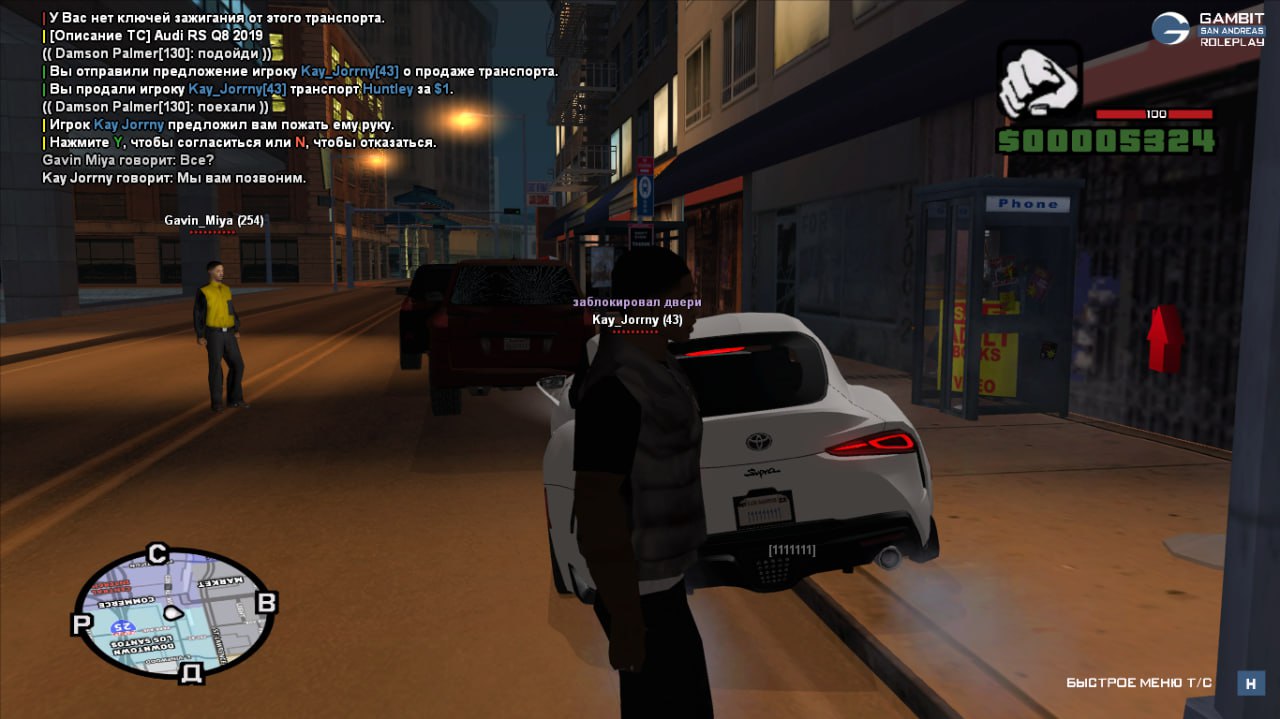Click the Gambit San Andreas Roleplay logo
1280x719 pixels.
point(1208,29)
